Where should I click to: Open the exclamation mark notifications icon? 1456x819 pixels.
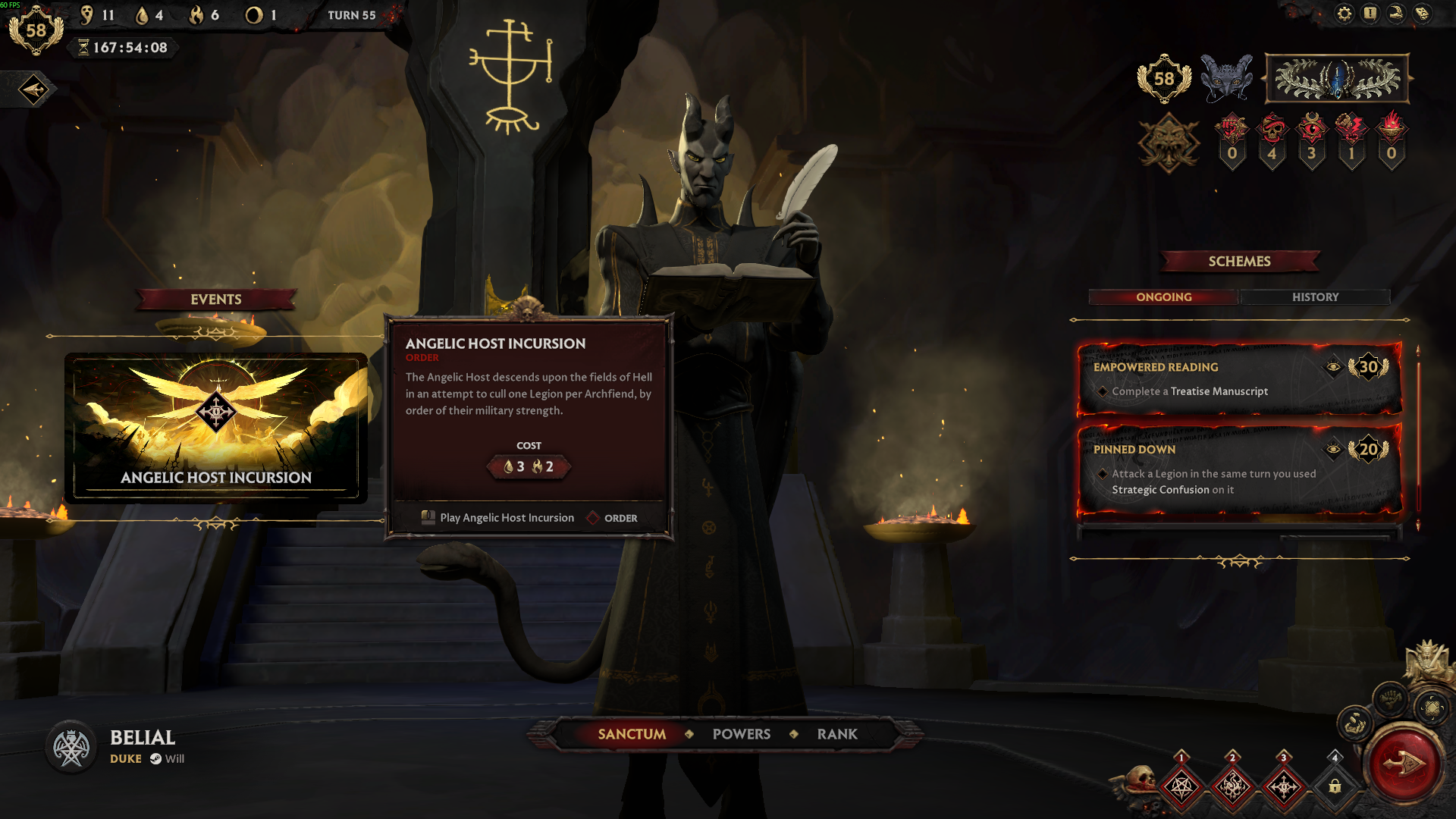pos(1370,14)
